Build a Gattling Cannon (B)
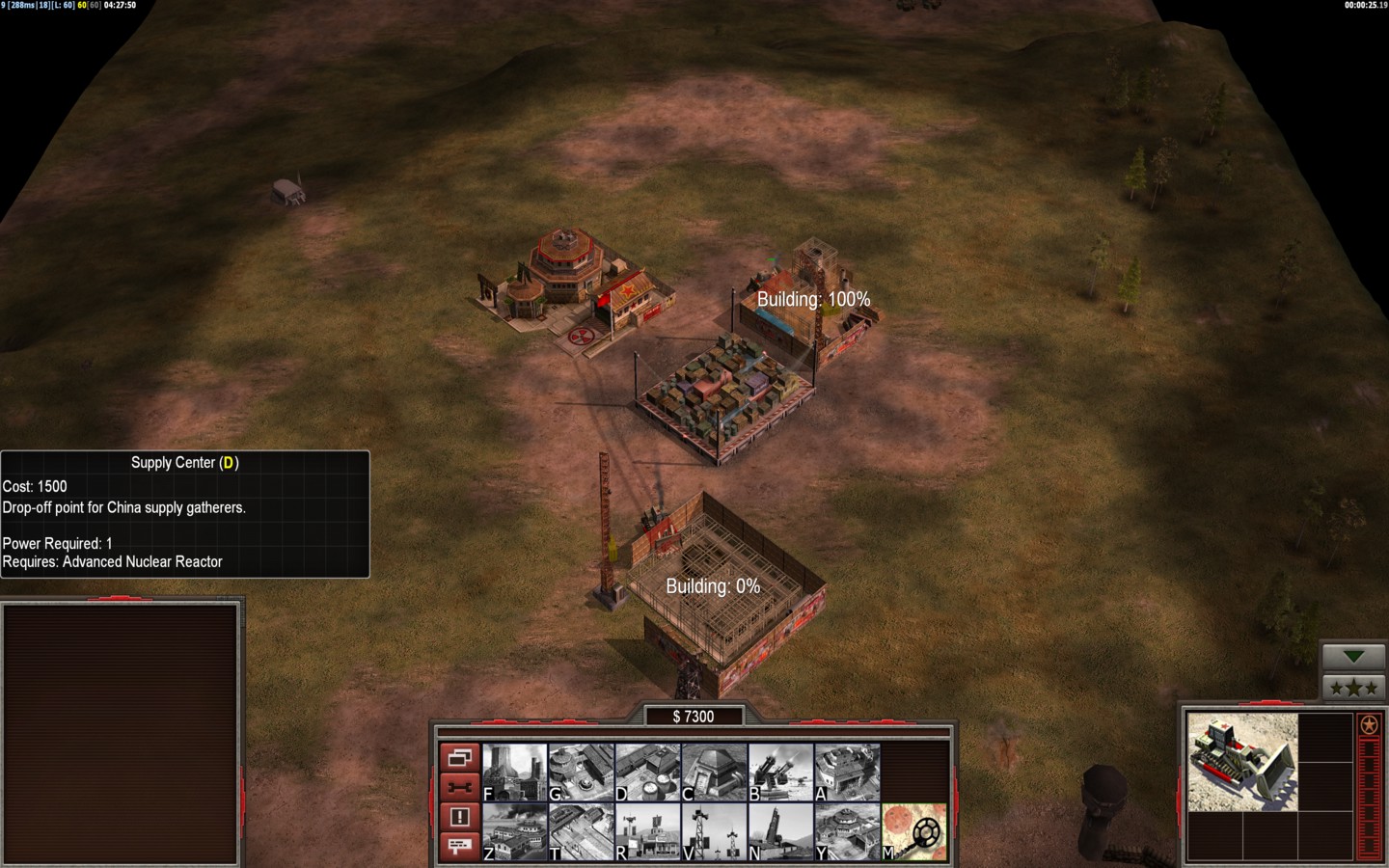 pos(781,772)
